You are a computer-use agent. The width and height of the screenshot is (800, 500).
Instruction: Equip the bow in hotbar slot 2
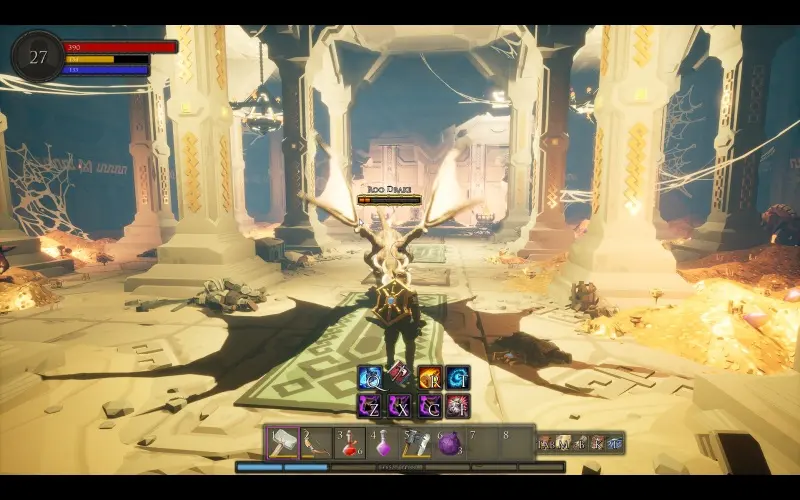point(317,442)
